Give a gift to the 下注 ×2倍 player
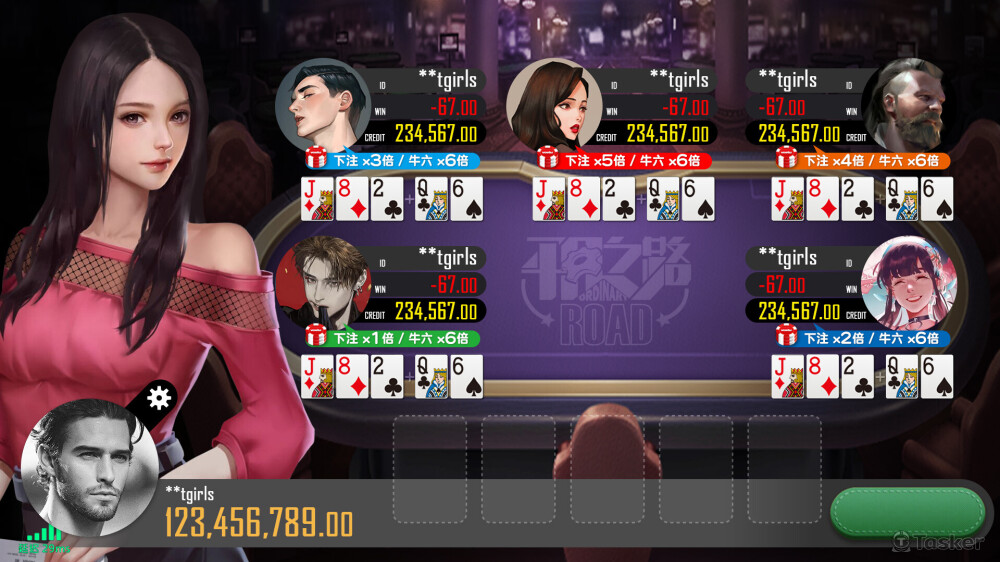This screenshot has width=1000, height=562. tap(787, 336)
